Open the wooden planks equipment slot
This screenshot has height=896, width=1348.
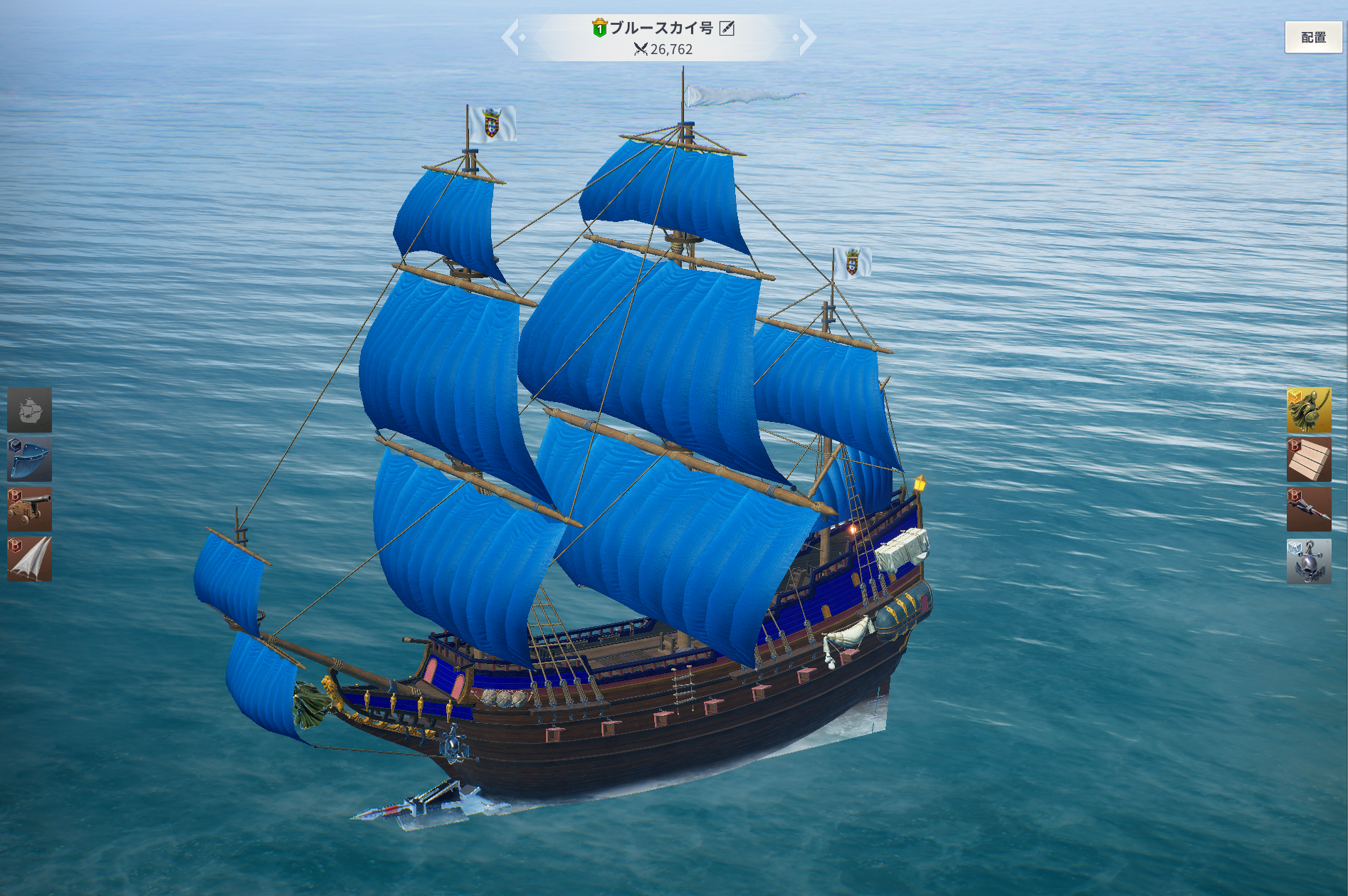(x=1309, y=460)
